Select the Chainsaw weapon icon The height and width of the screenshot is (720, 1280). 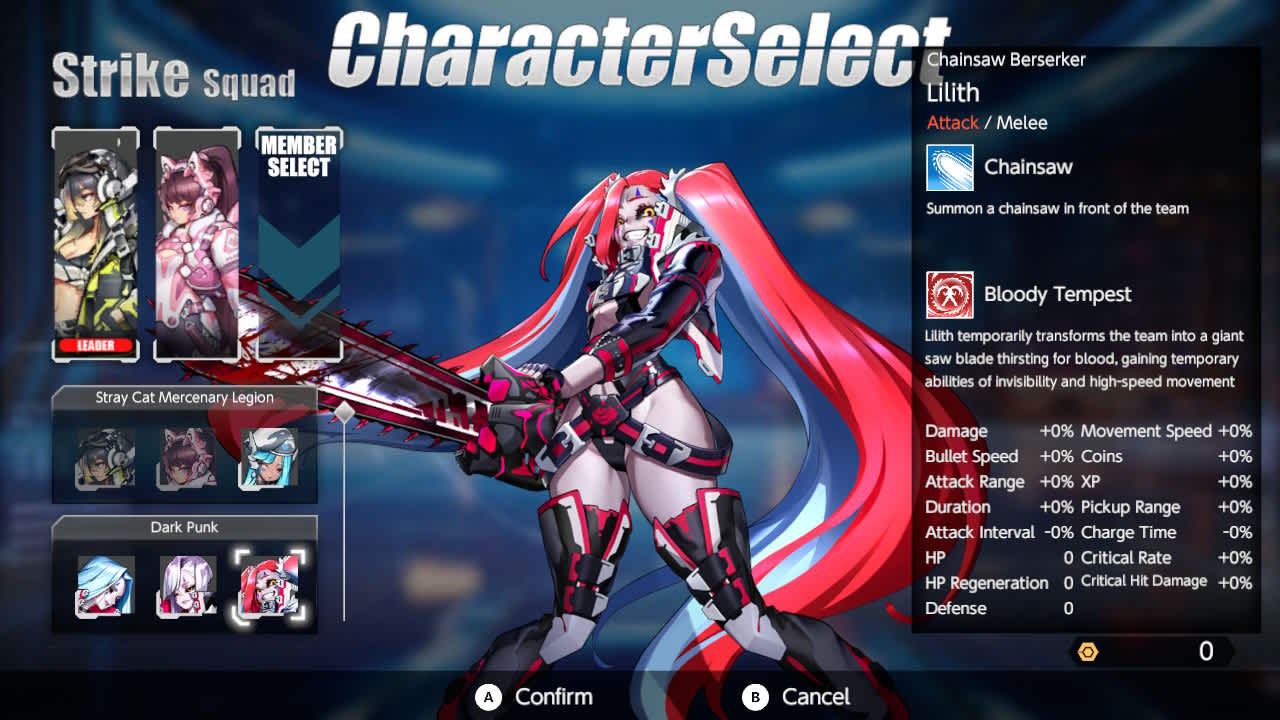pos(948,168)
